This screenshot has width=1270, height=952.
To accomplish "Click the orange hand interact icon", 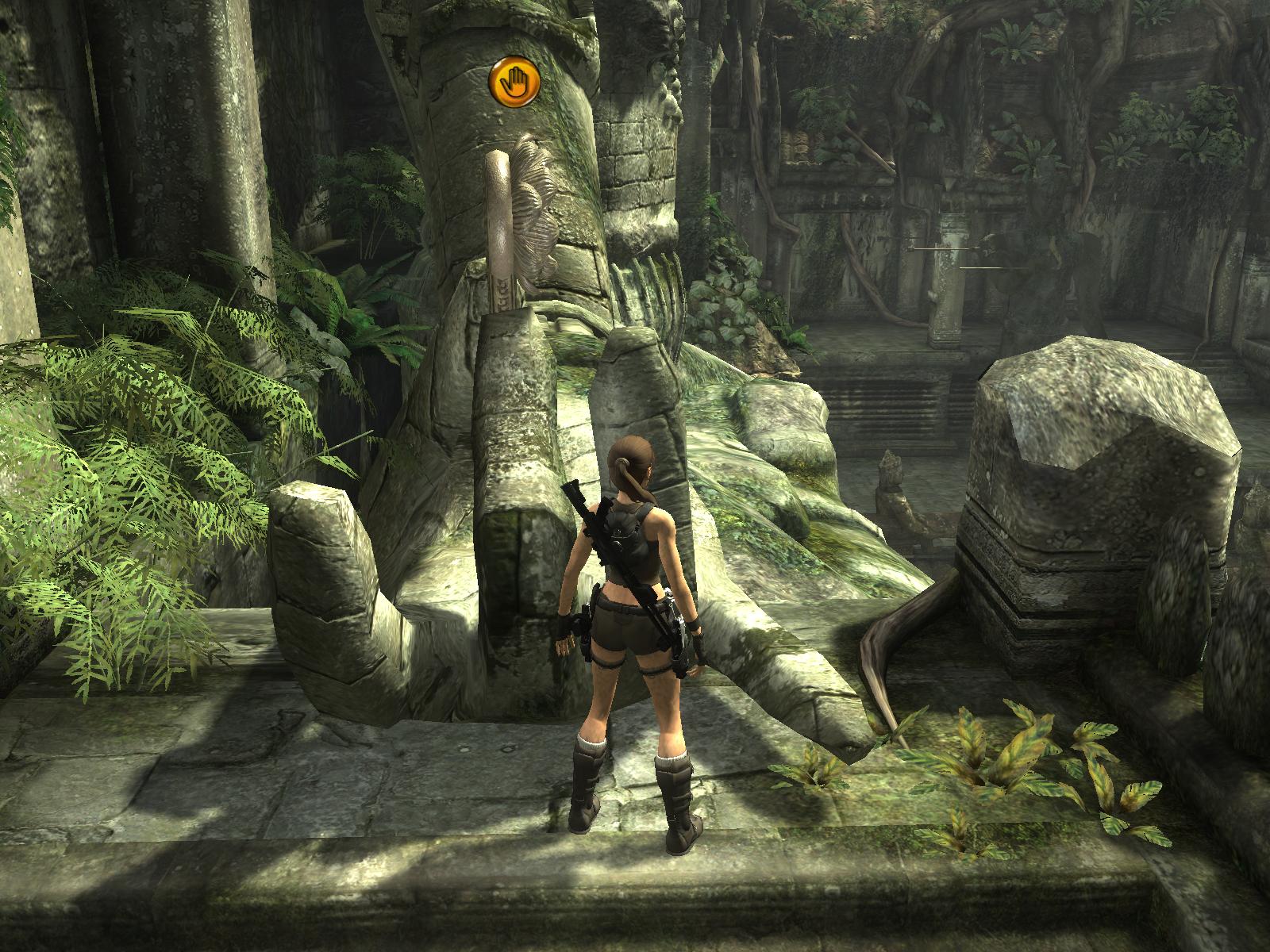I will point(514,80).
